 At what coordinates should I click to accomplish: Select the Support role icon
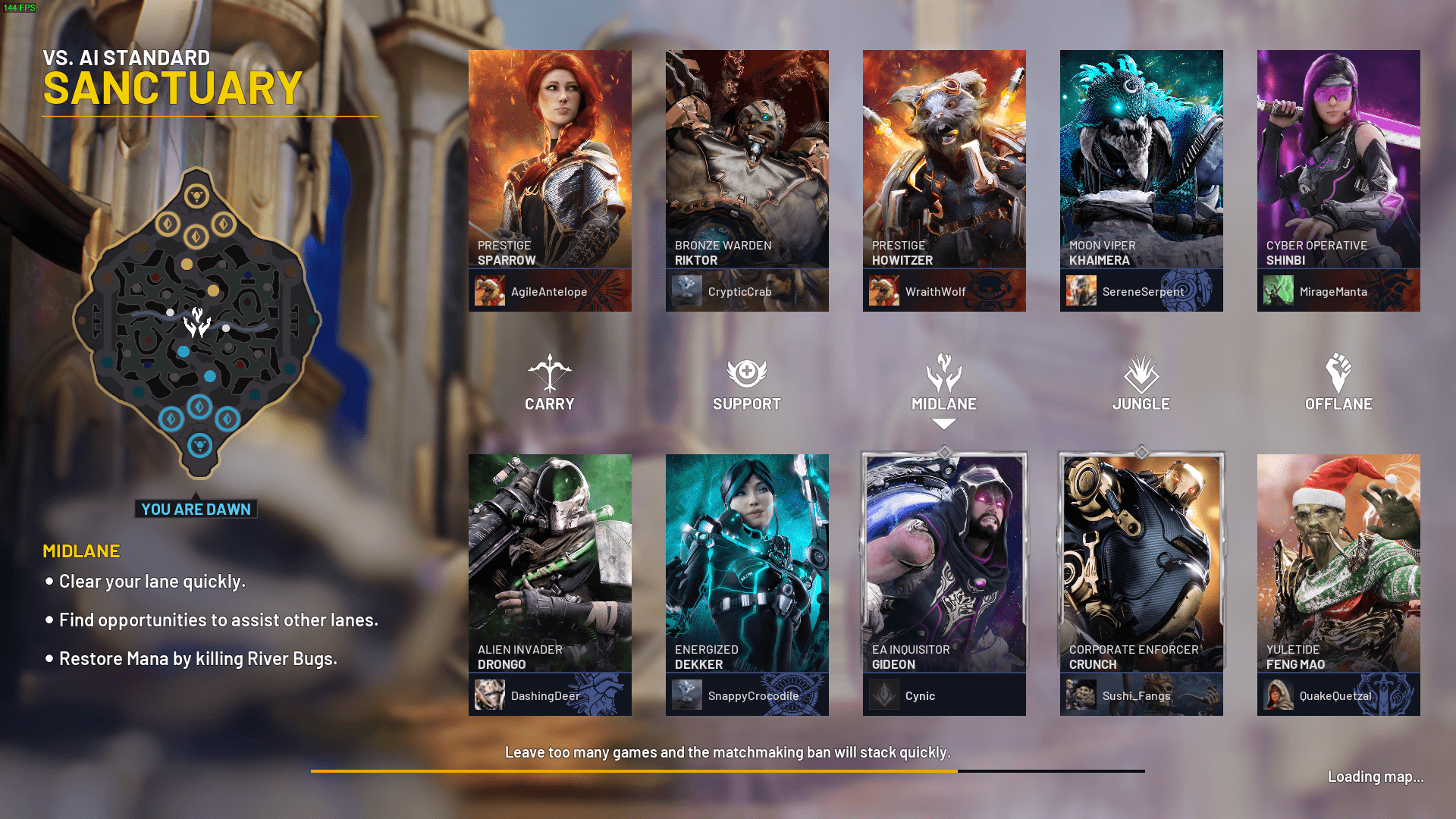point(747,372)
